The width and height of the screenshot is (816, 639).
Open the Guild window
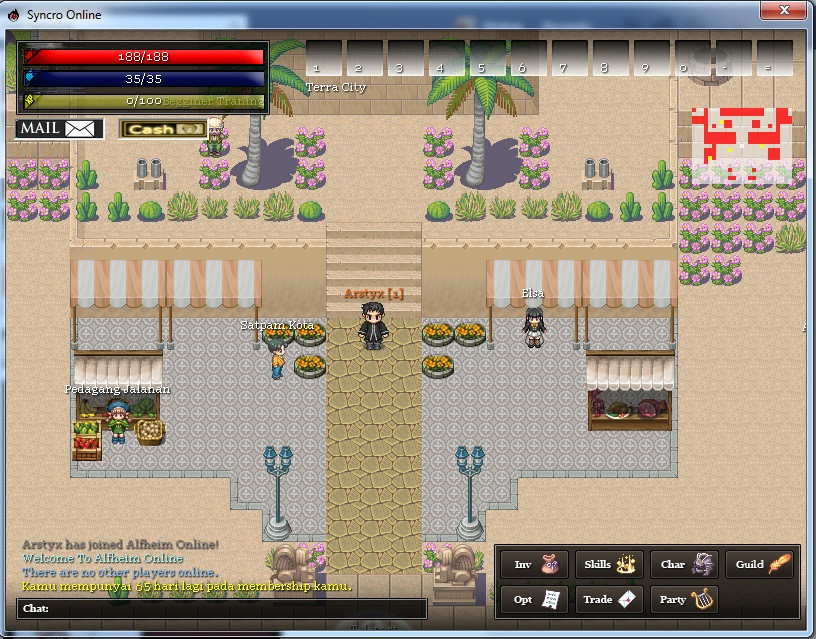click(759, 565)
